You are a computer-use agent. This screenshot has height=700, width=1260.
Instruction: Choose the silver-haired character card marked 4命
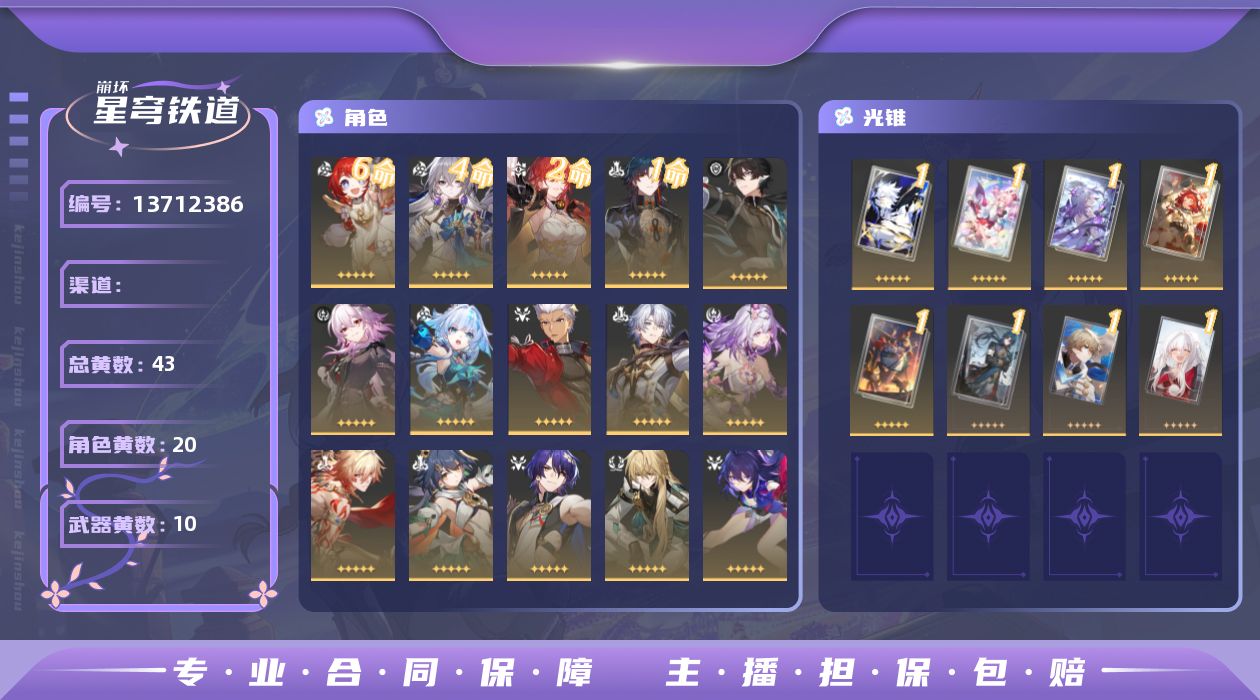[x=450, y=222]
